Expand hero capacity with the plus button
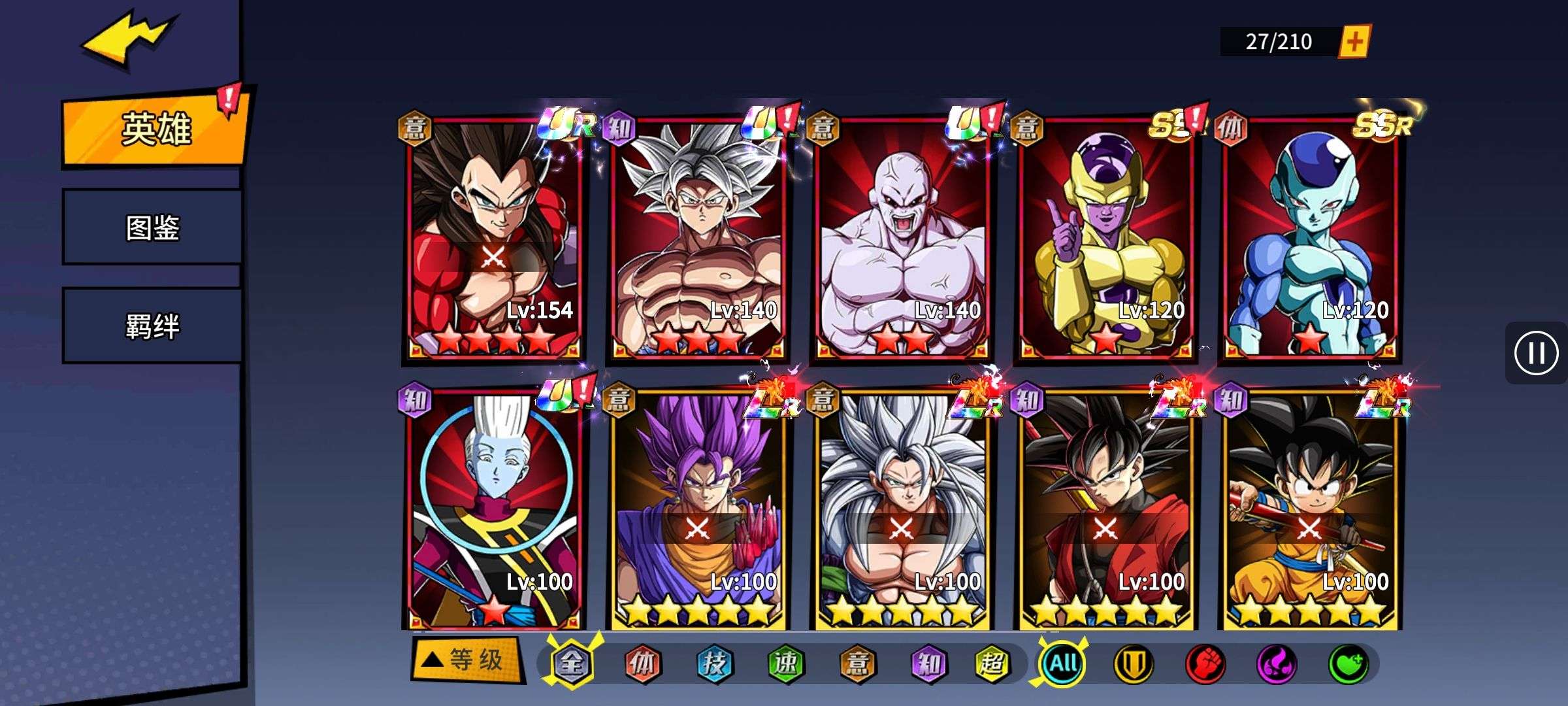Viewport: 1568px width, 706px height. [x=1354, y=42]
